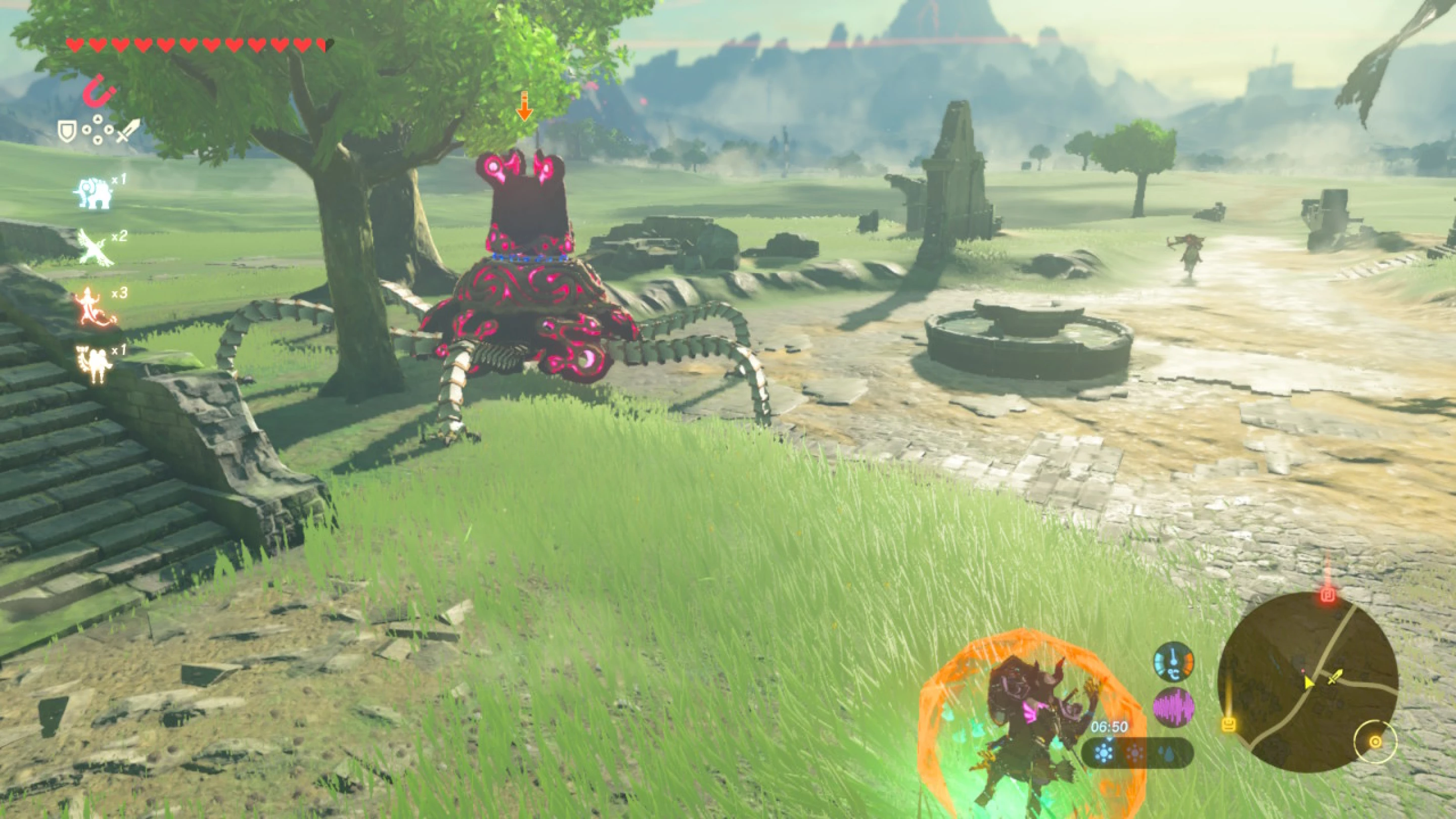Open the d-pad quick-select menu
The width and height of the screenshot is (1456, 819).
[97, 131]
